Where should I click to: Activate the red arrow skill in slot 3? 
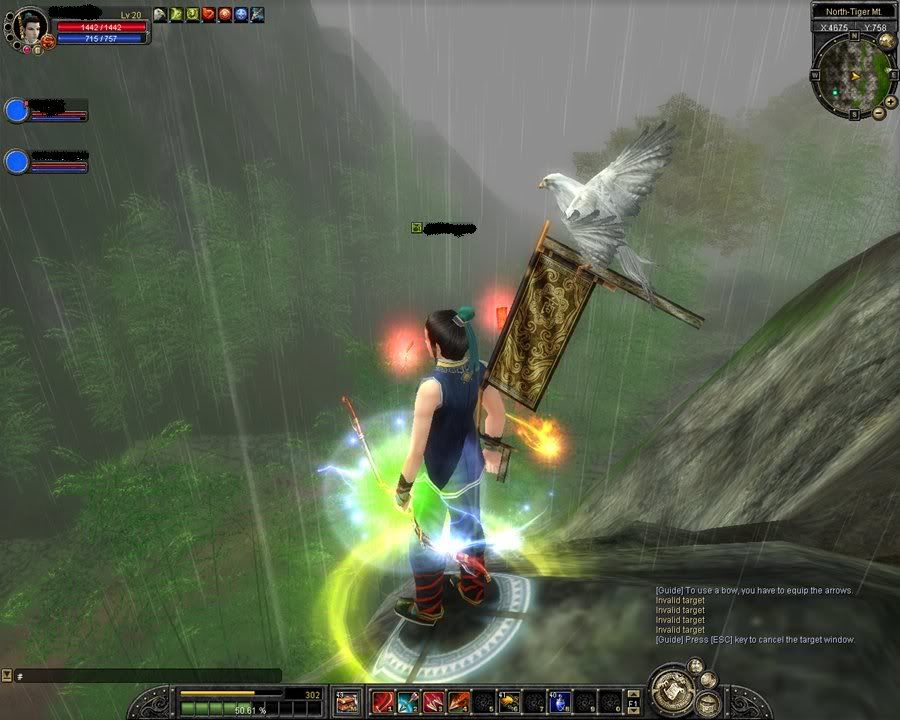(x=433, y=702)
